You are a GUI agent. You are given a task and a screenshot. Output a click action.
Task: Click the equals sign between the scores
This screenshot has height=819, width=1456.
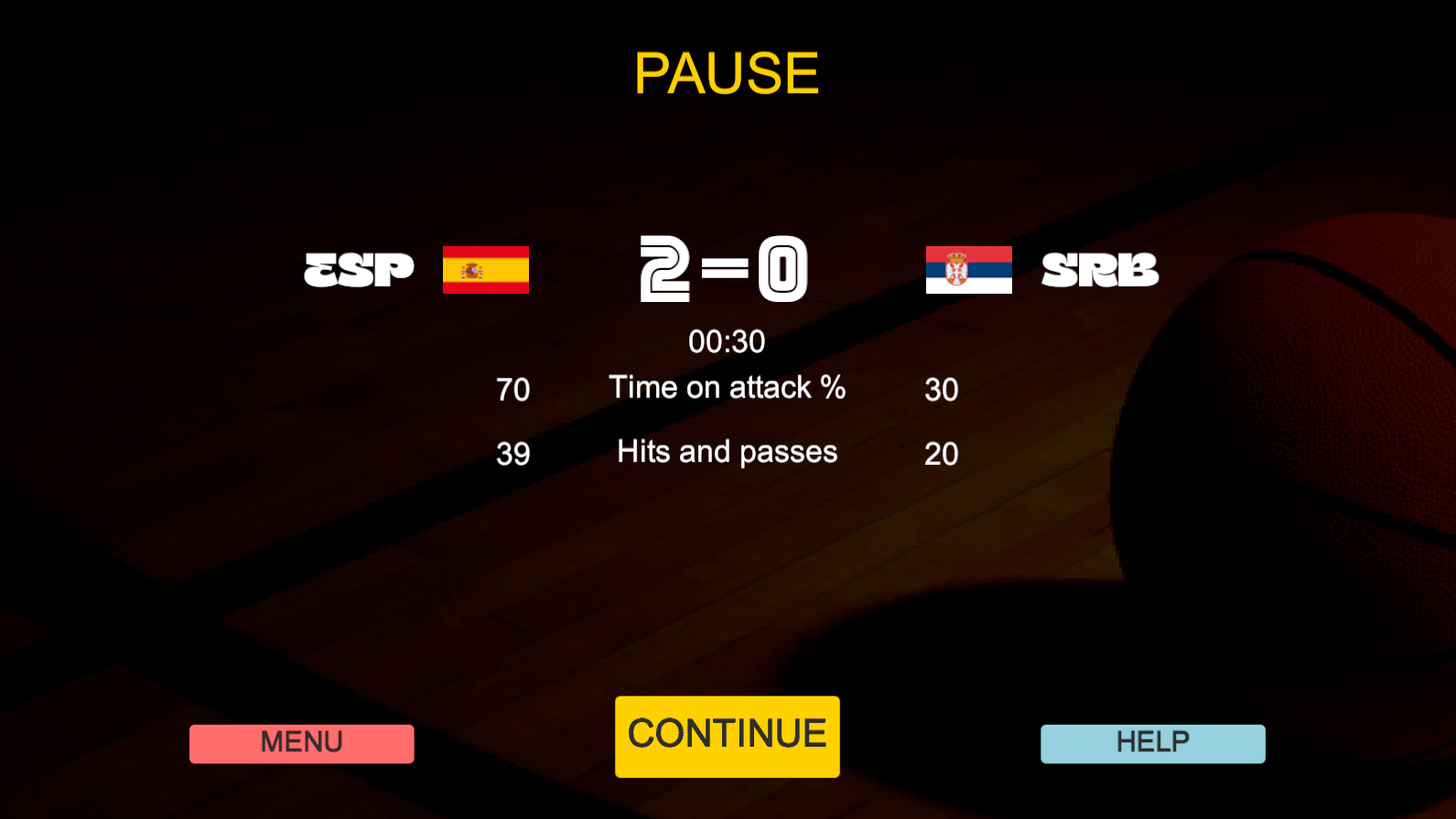(x=726, y=268)
